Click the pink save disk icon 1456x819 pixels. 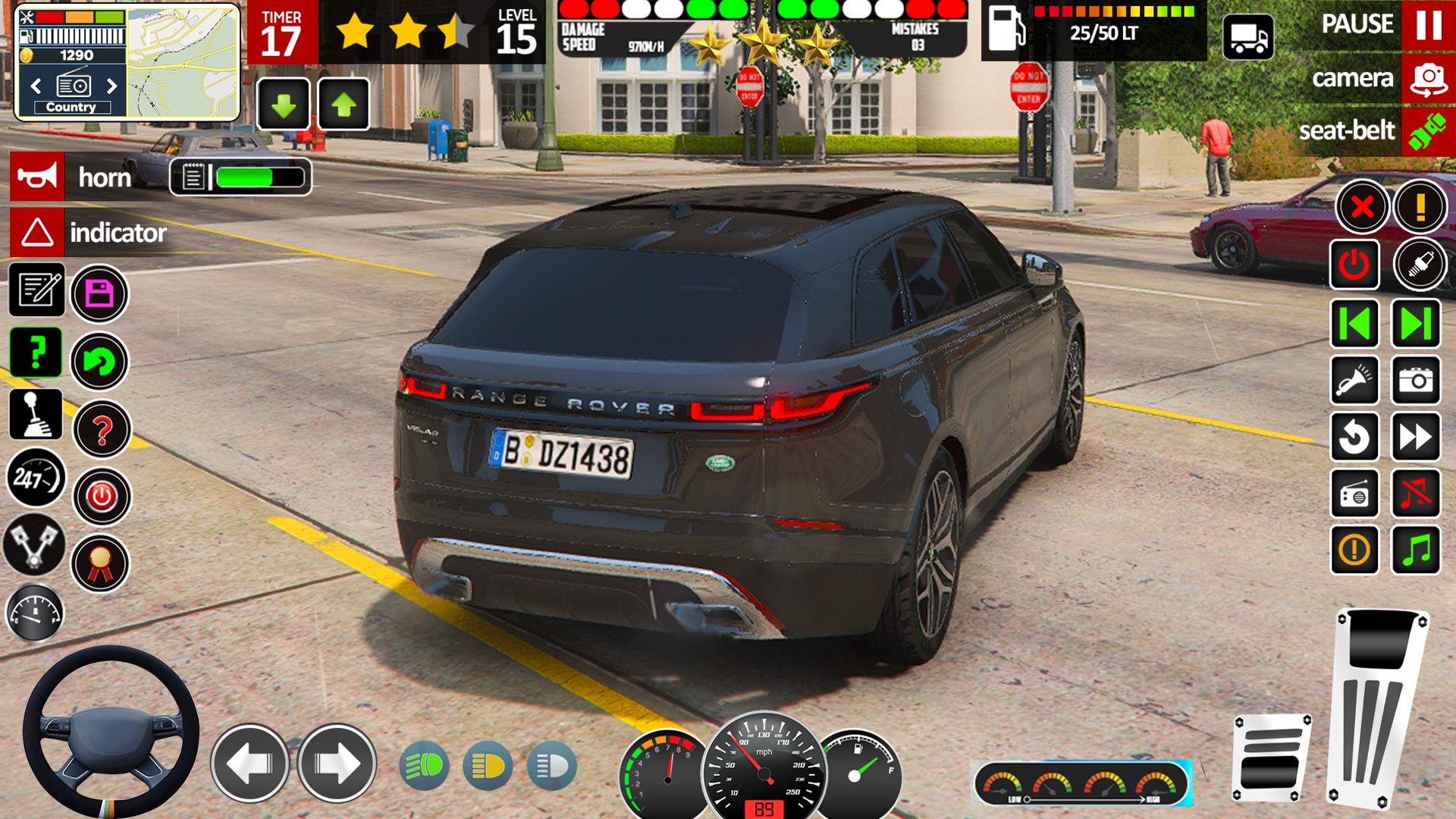99,293
